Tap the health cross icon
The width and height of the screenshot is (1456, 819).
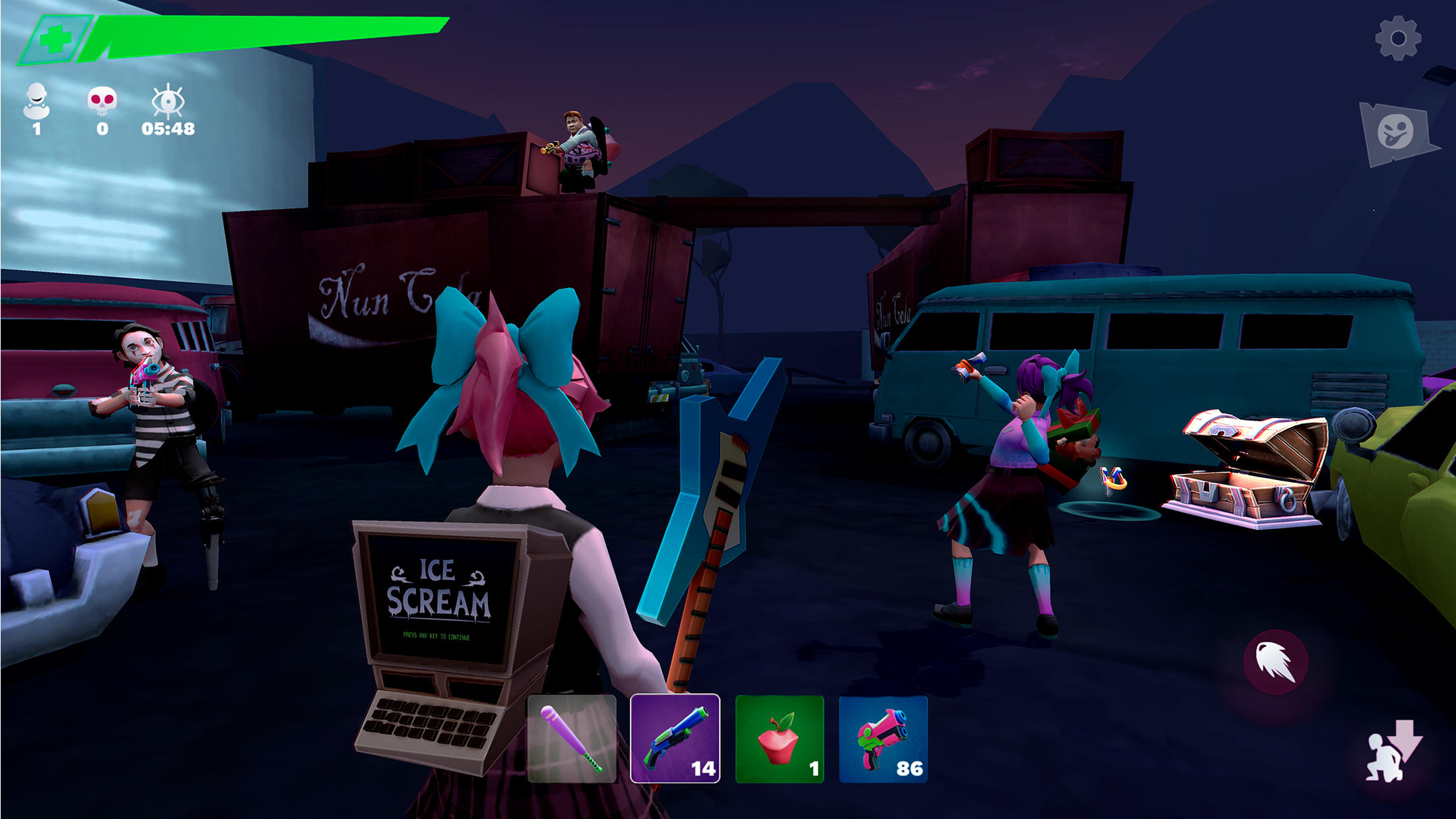click(x=56, y=40)
